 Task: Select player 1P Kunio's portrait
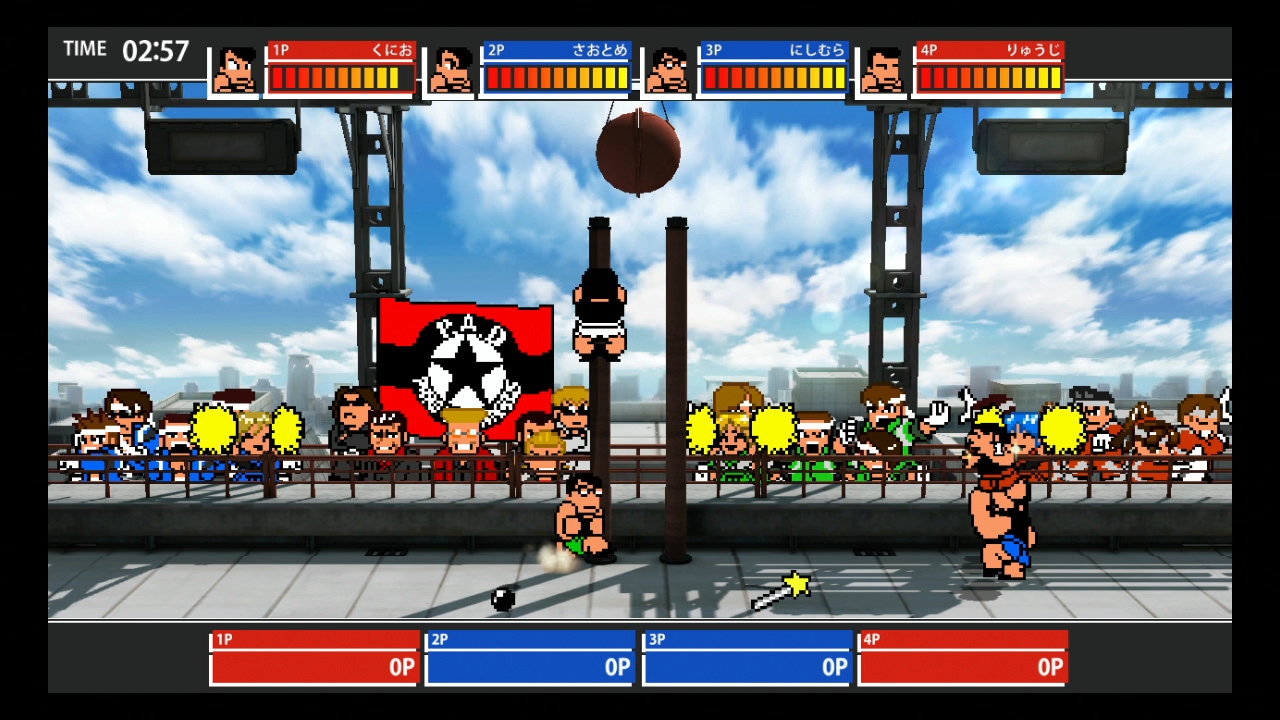pos(236,71)
